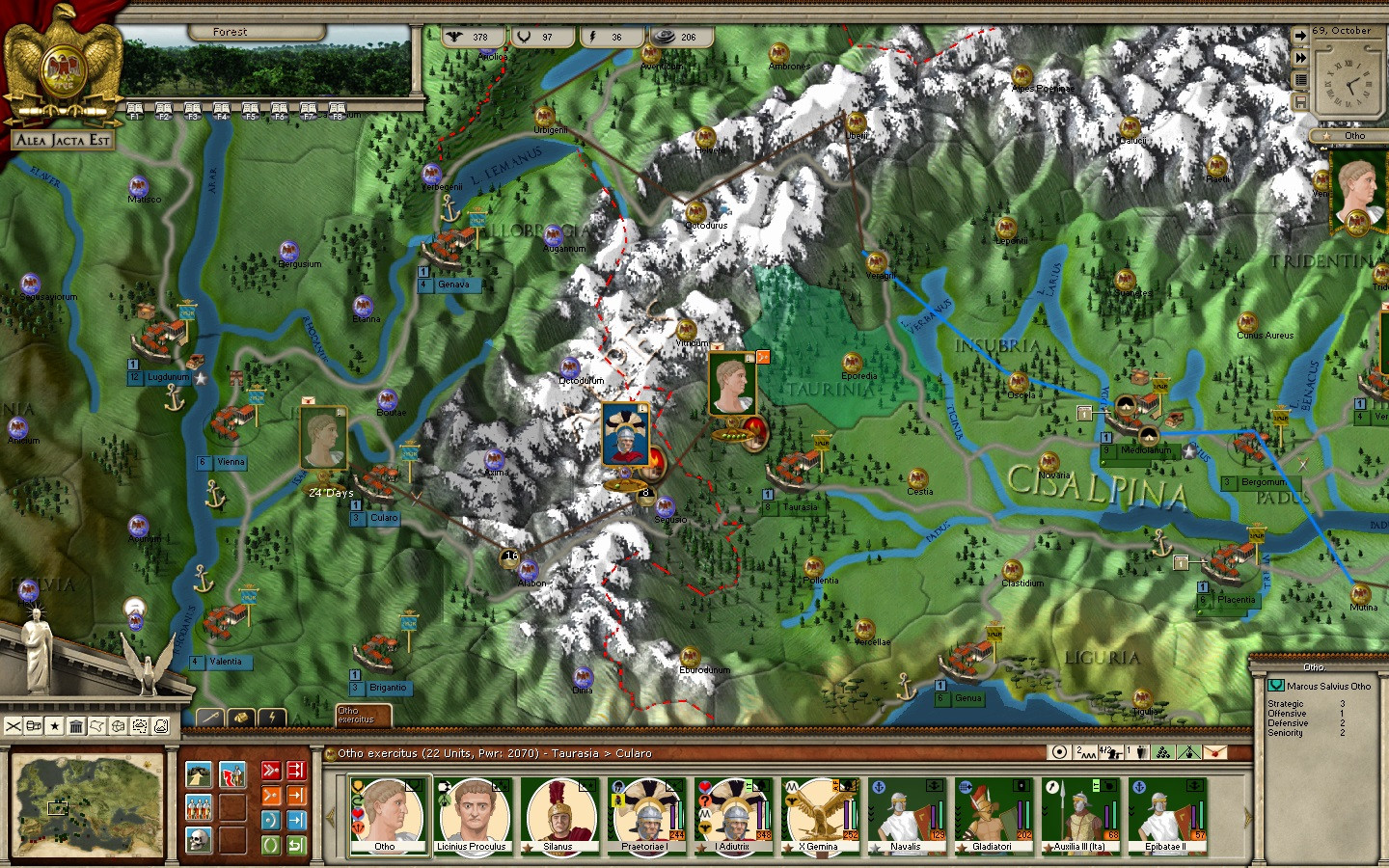Choose the green passive posture button
The image size is (1389, 868).
tap(271, 845)
